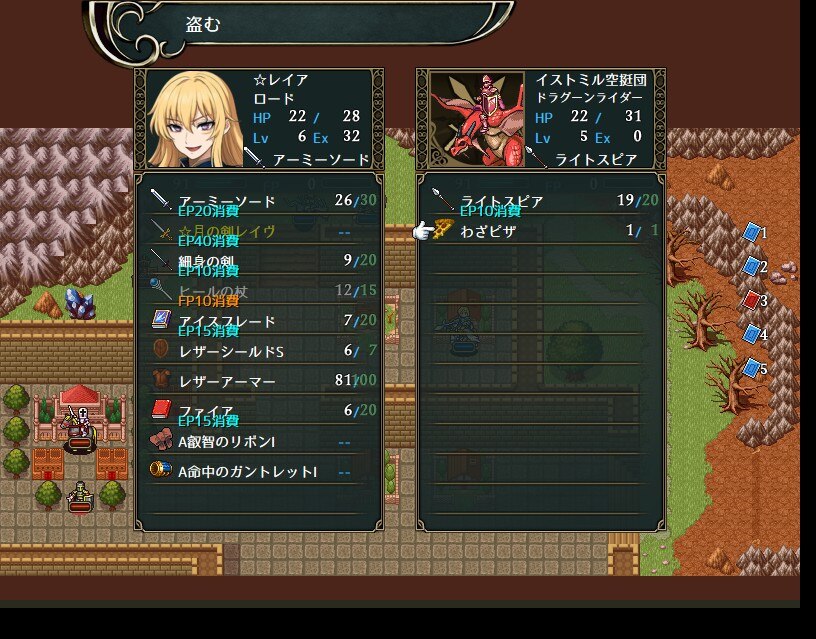Click Leia's blonde character portrait
Image resolution: width=816 pixels, height=639 pixels.
pyautogui.click(x=194, y=120)
